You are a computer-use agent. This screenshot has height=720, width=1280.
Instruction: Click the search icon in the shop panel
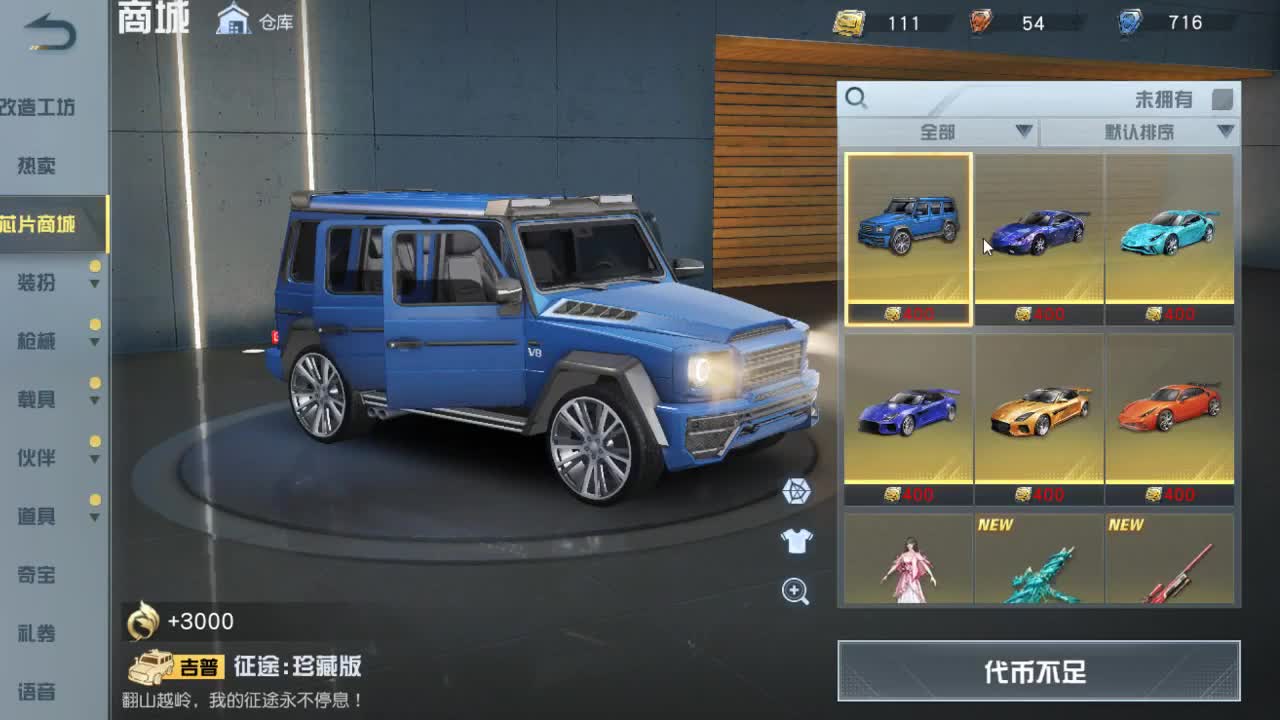[857, 99]
